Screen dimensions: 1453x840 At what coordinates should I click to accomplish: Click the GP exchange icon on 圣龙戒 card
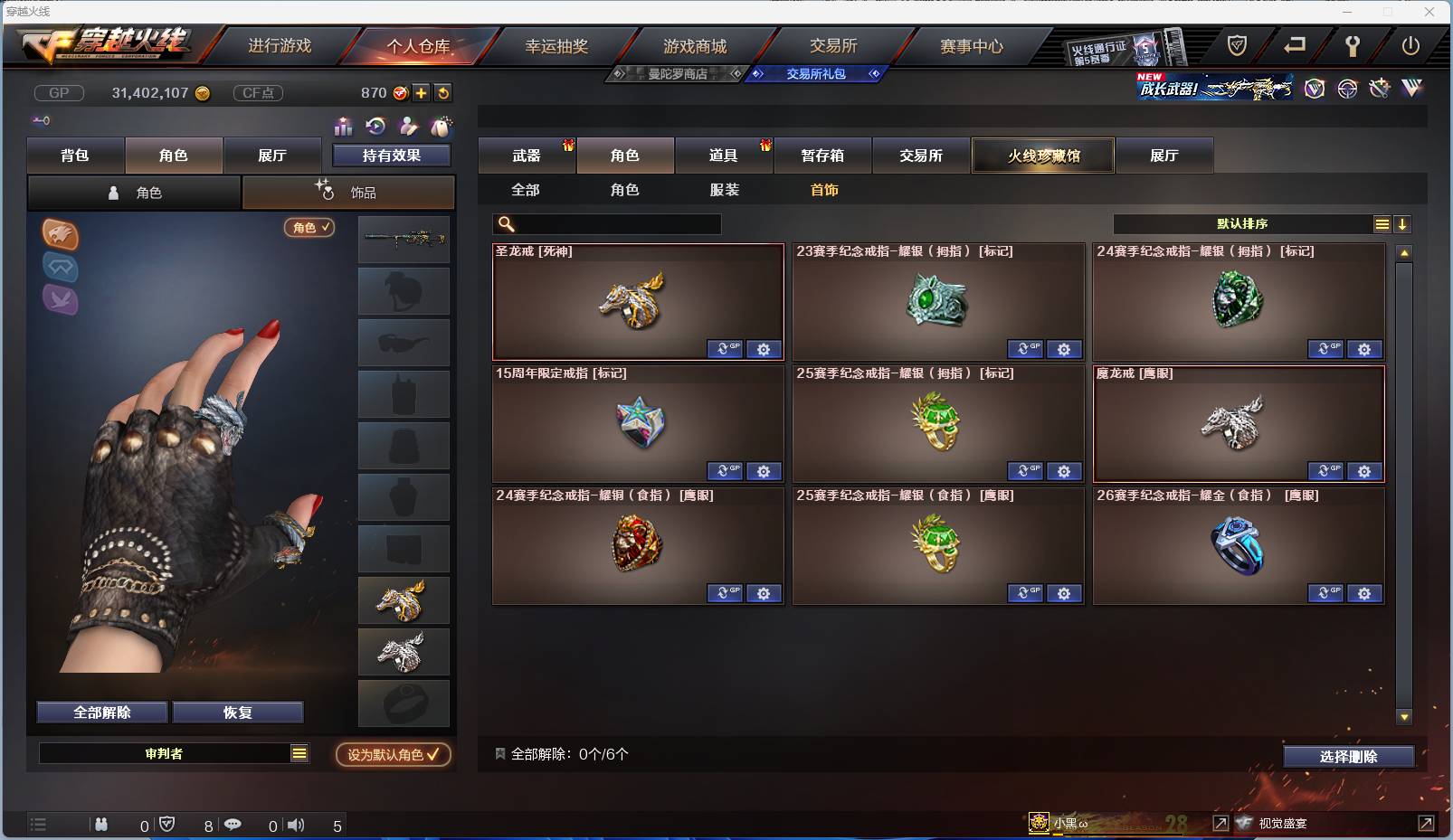coord(724,349)
